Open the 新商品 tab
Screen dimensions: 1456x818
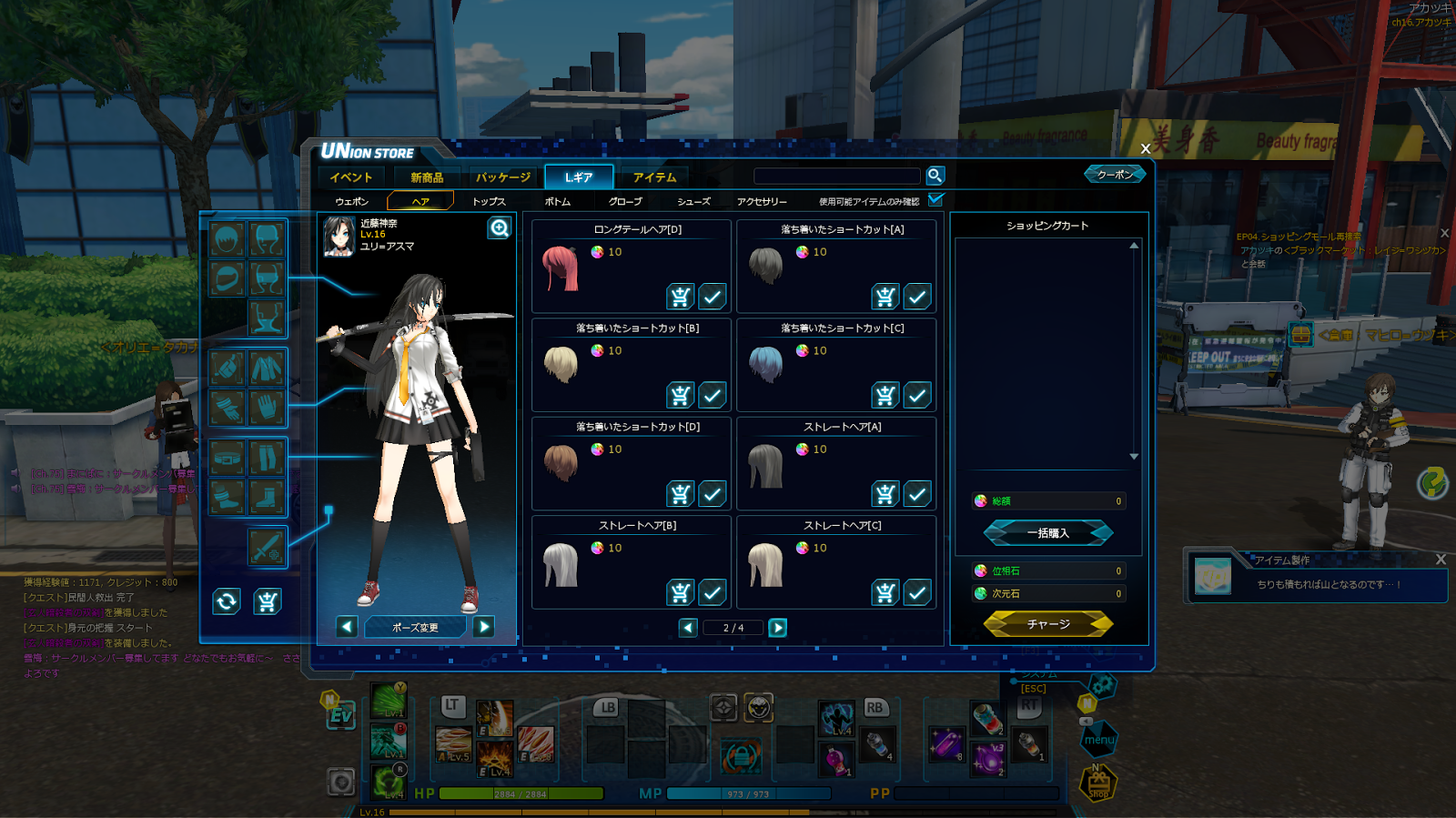pos(427,177)
